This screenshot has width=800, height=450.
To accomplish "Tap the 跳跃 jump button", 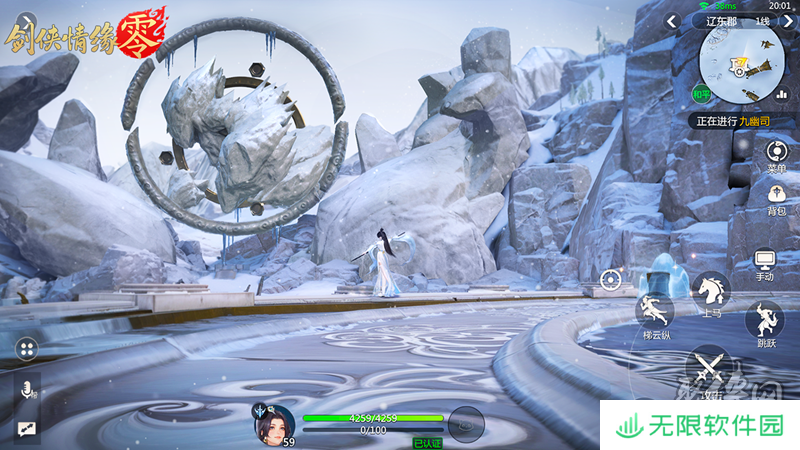I will (764, 323).
